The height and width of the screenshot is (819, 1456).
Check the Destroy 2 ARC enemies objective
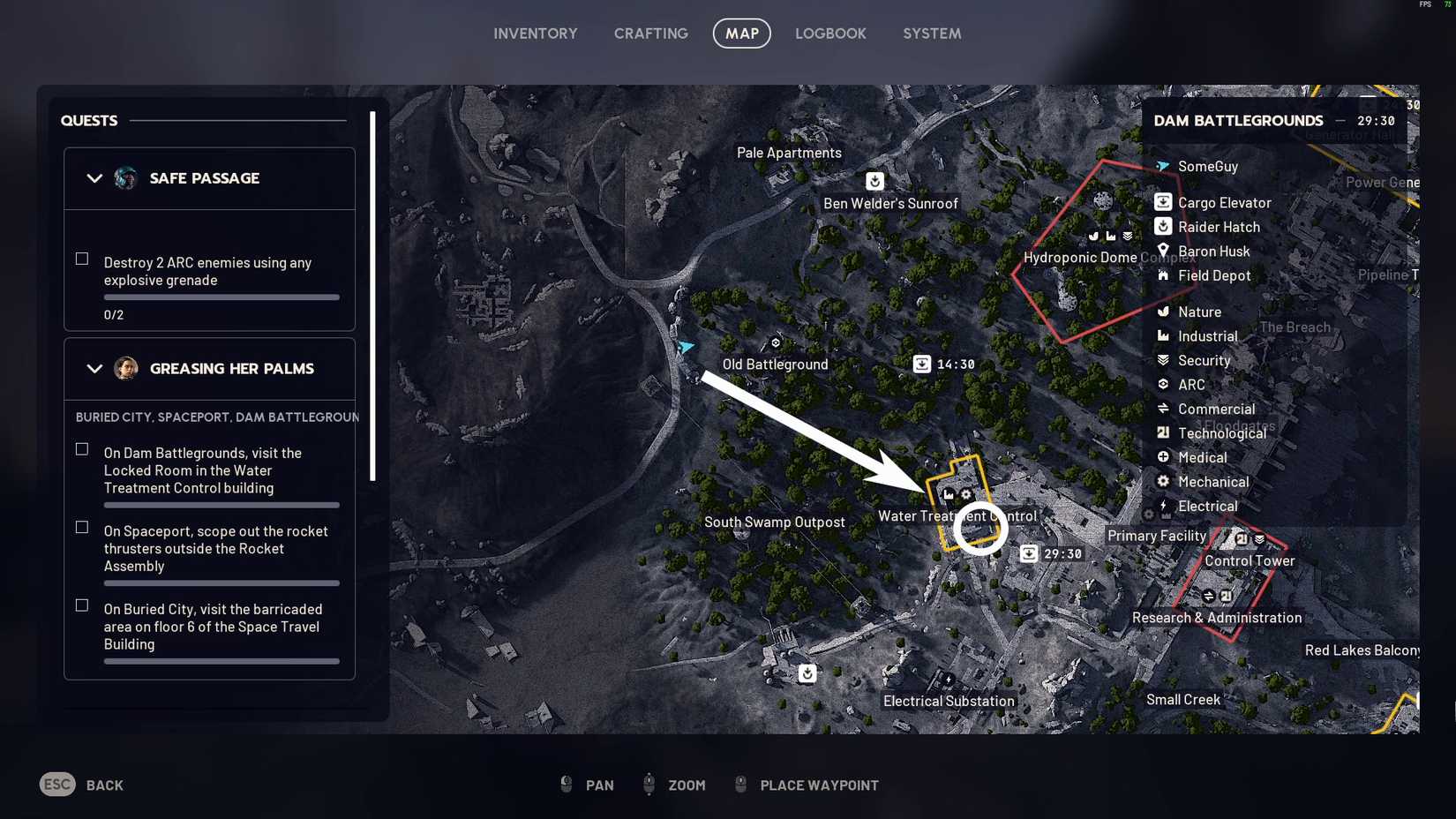(x=82, y=259)
